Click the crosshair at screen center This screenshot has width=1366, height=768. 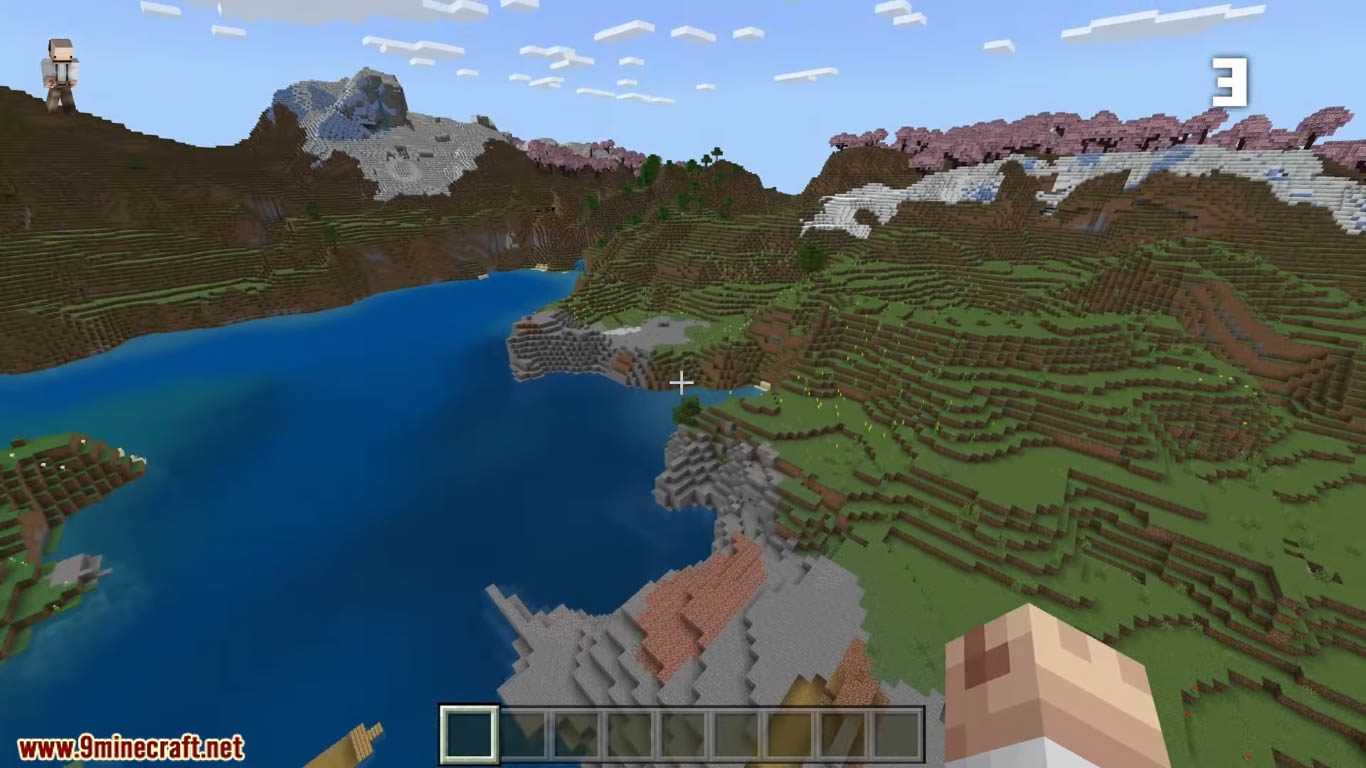[681, 383]
